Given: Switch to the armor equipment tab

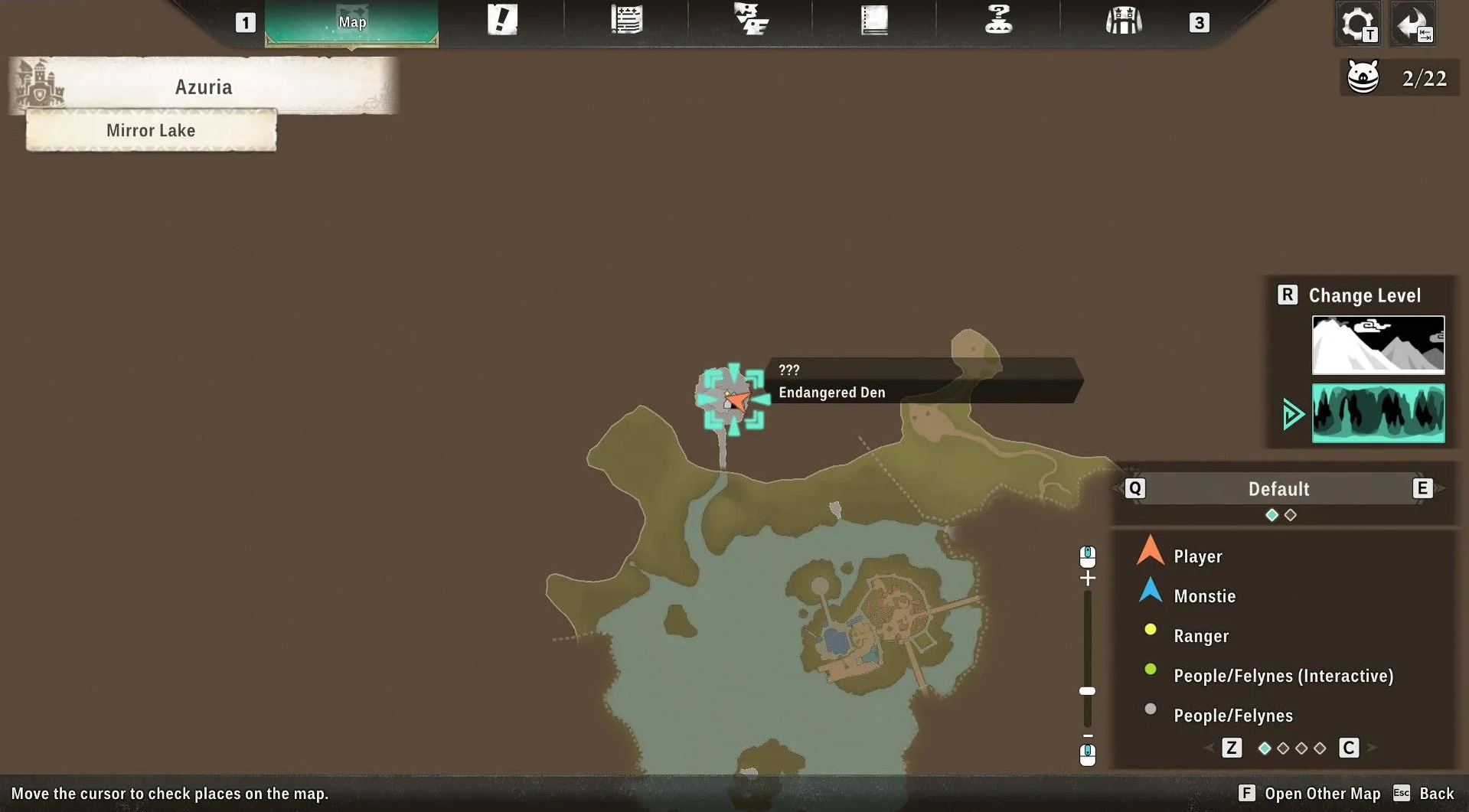Looking at the screenshot, I should tap(1123, 20).
